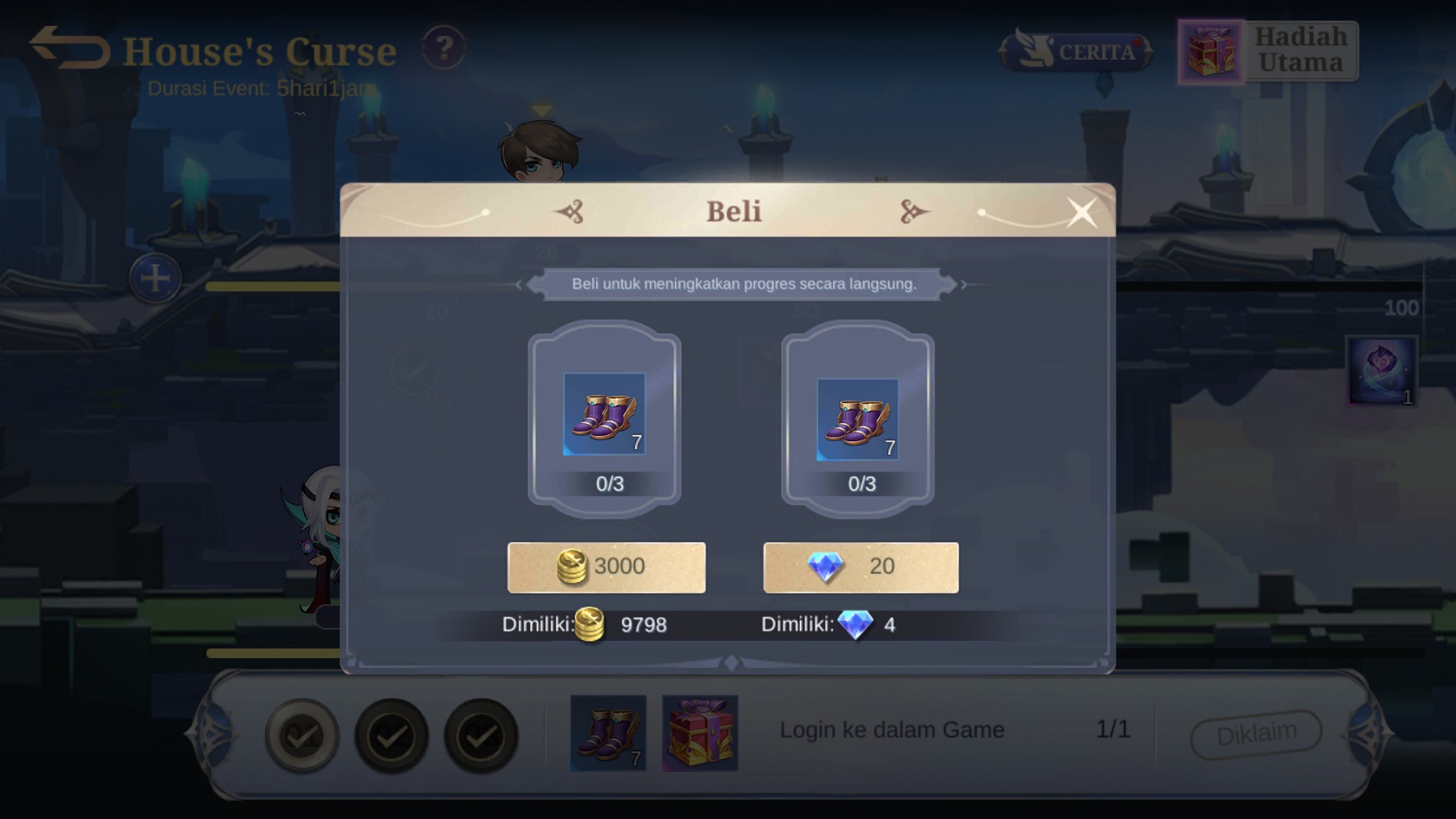
Task: Select the left purple boots item
Action: click(605, 415)
